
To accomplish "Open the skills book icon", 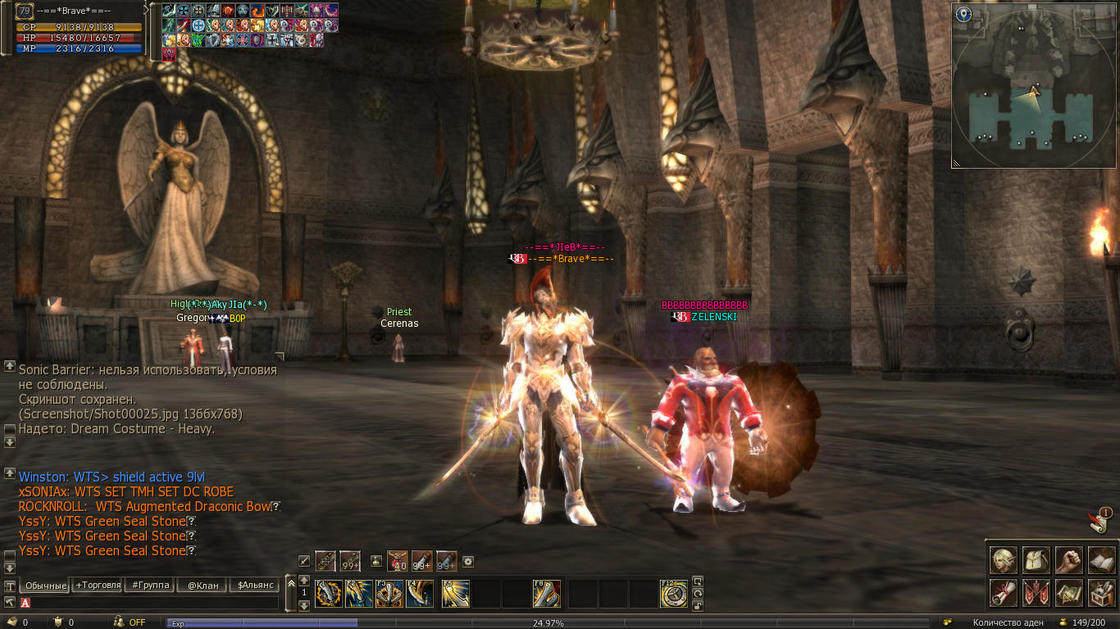I will 1101,560.
